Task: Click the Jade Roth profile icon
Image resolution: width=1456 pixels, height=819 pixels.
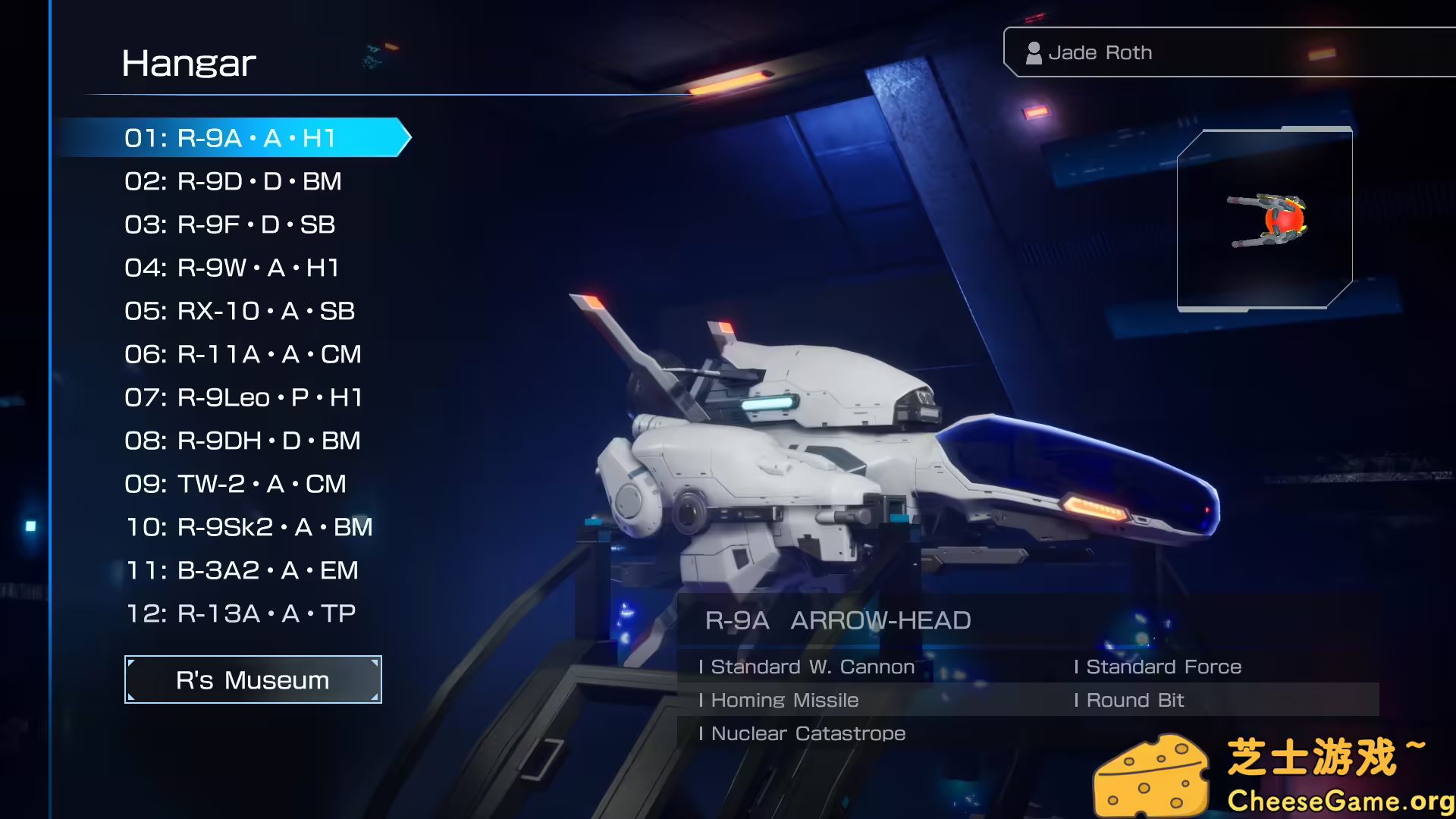Action: click(1034, 52)
